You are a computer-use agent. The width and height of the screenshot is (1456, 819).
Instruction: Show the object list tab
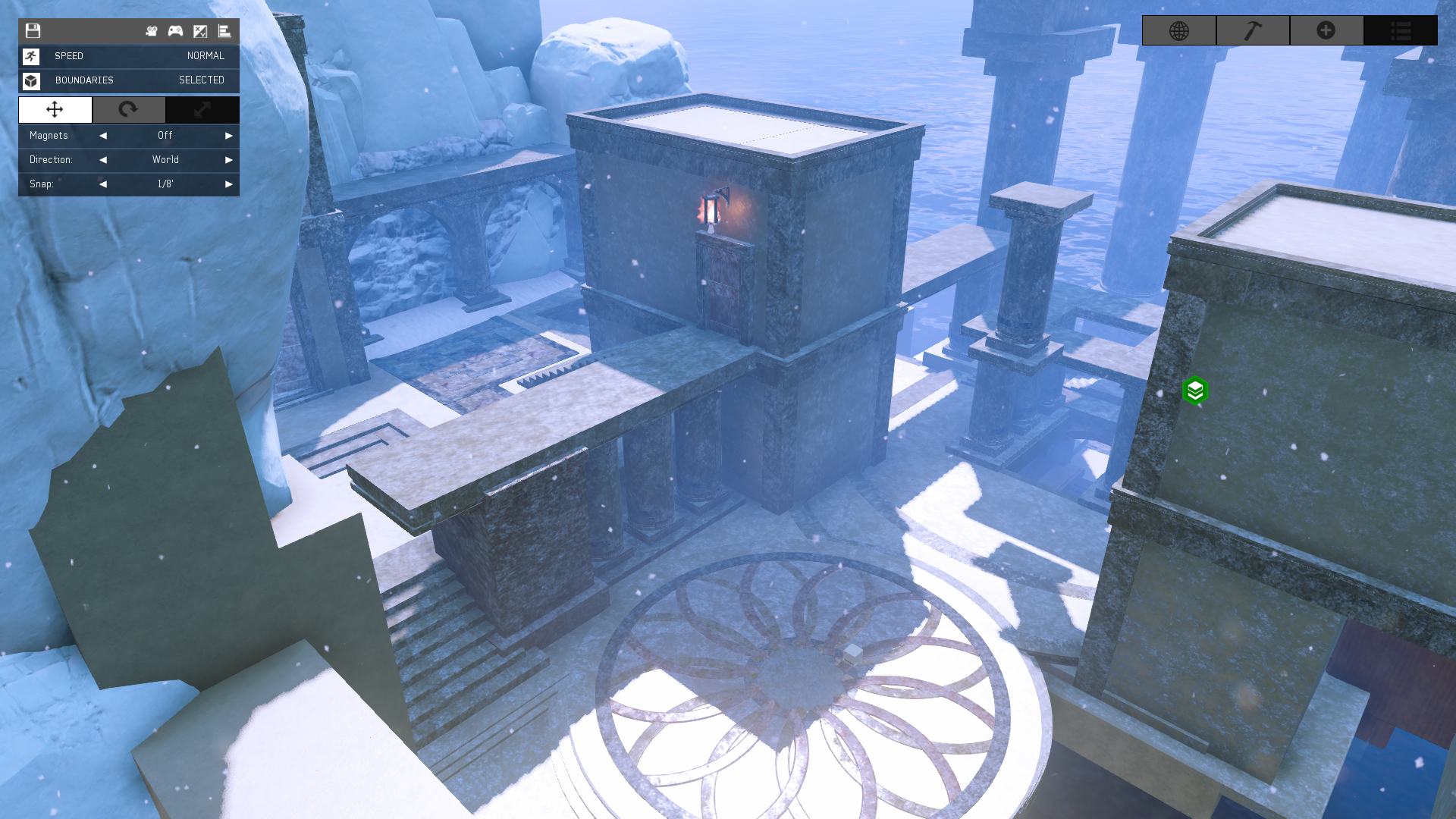1401,31
